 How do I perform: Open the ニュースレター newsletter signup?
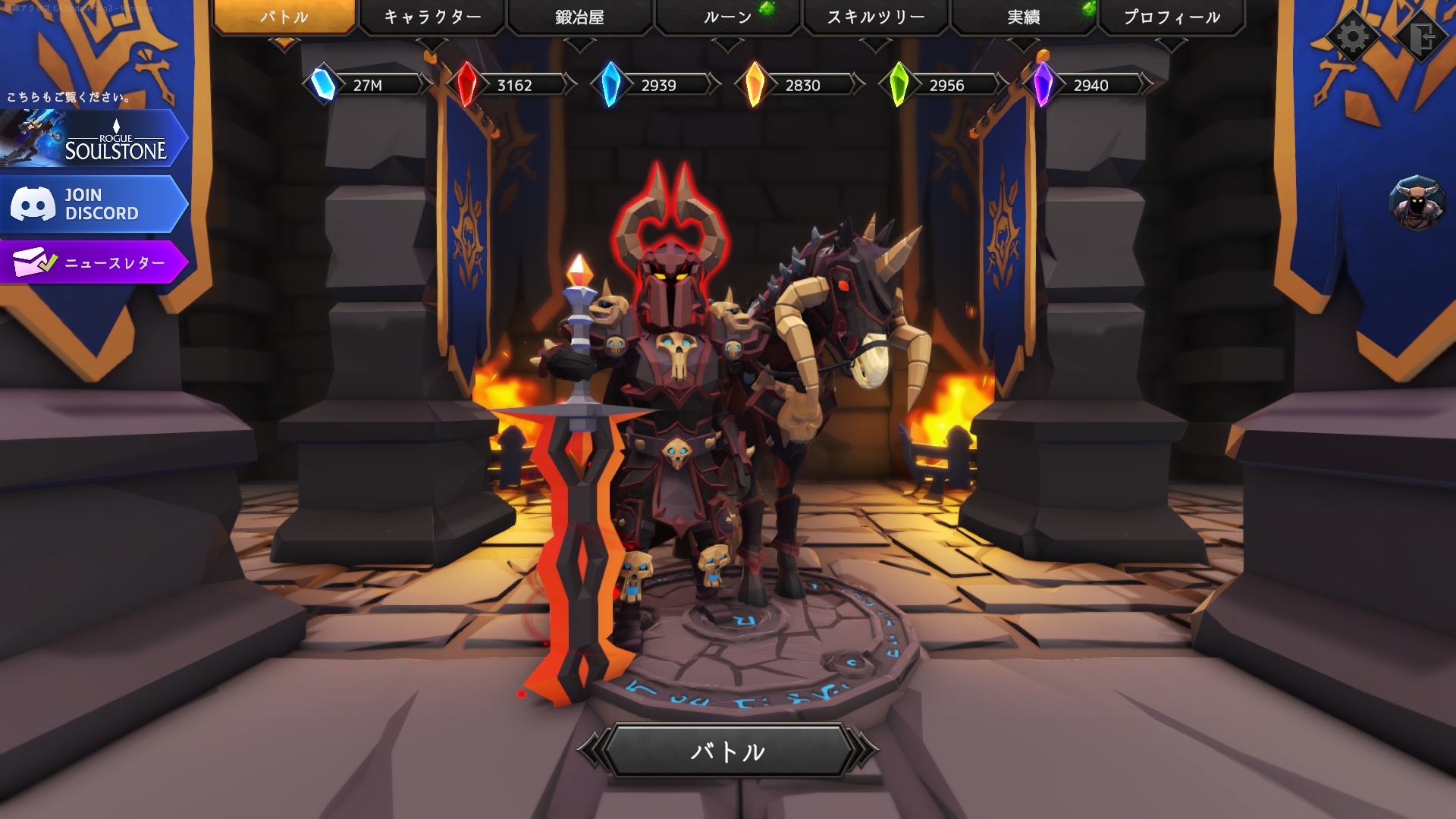click(x=93, y=262)
